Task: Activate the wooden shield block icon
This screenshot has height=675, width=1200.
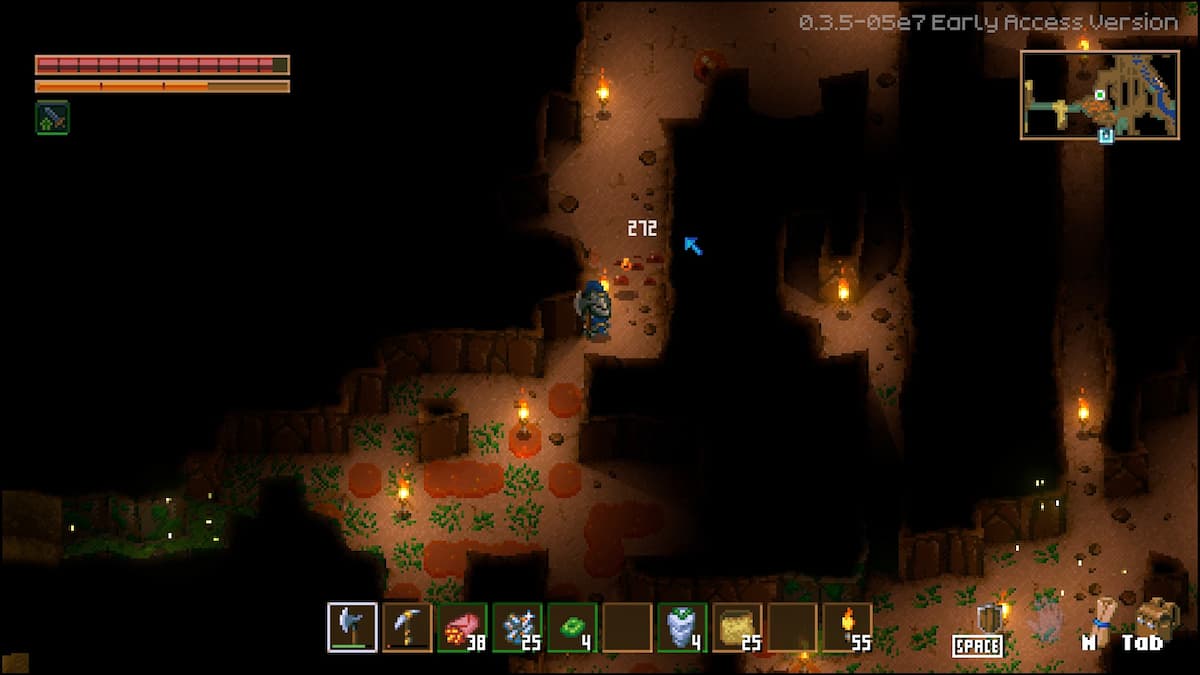Action: [x=989, y=619]
